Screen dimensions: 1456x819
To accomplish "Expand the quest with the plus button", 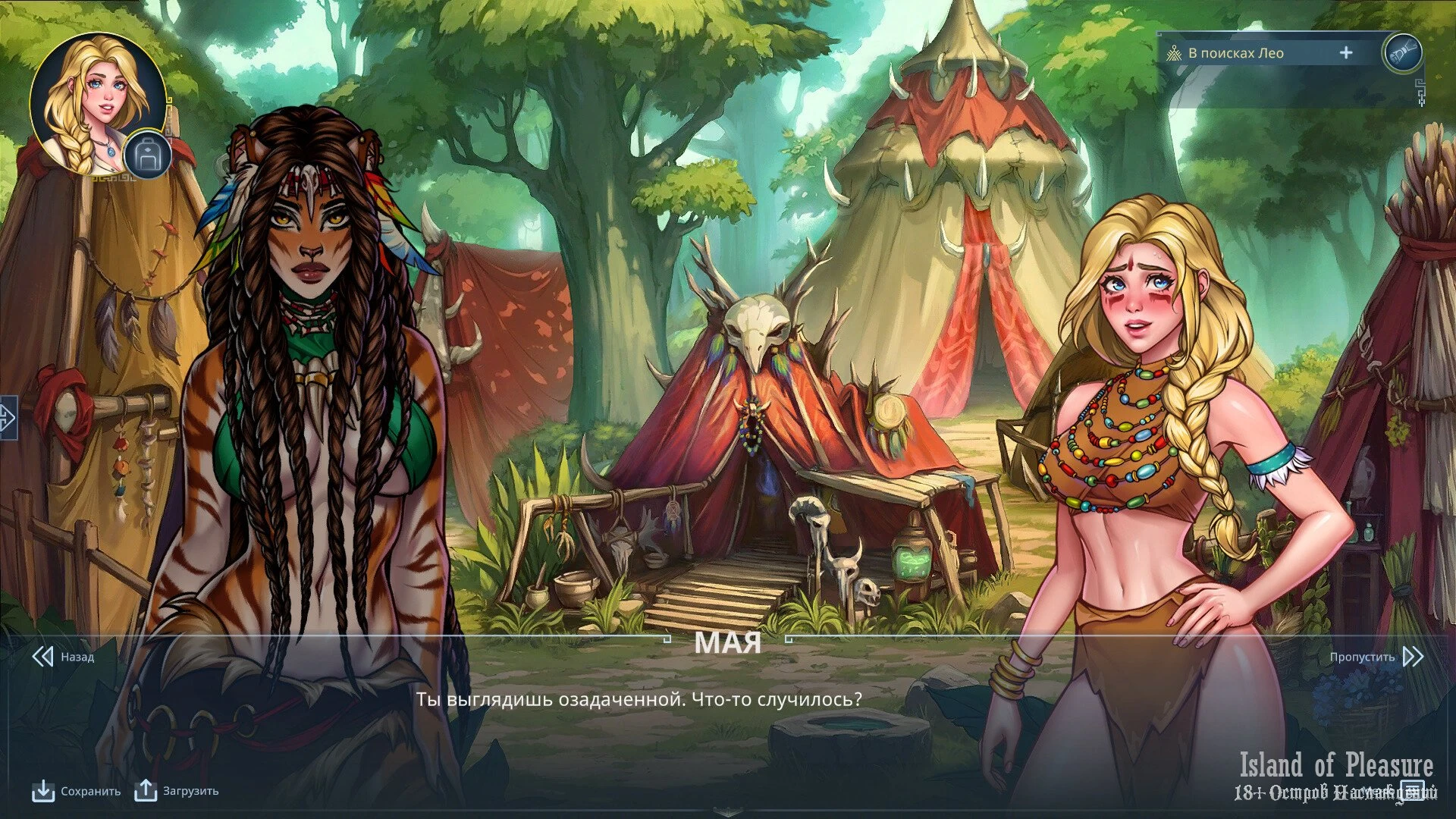I will (1346, 53).
